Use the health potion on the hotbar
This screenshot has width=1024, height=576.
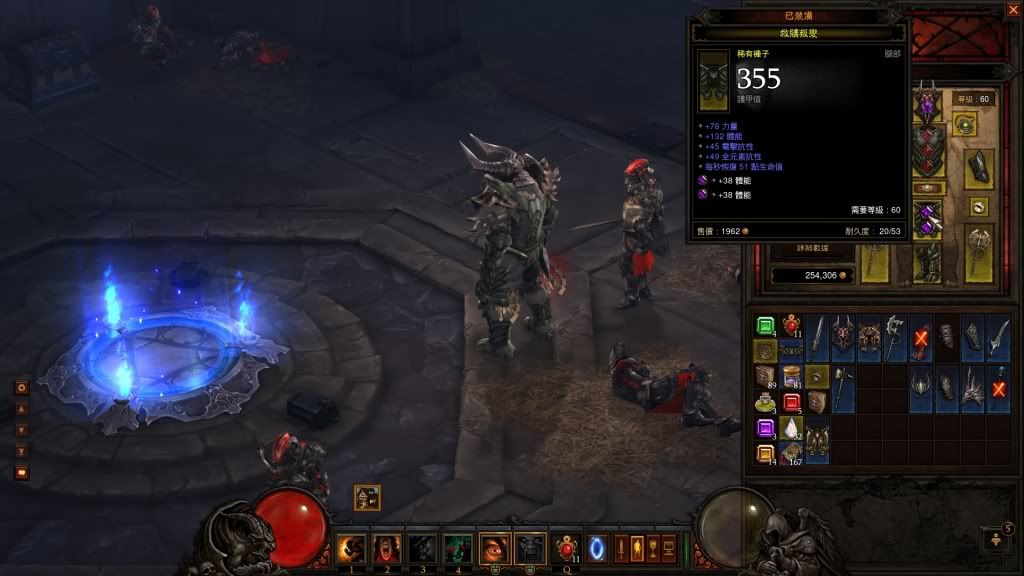pyautogui.click(x=567, y=548)
